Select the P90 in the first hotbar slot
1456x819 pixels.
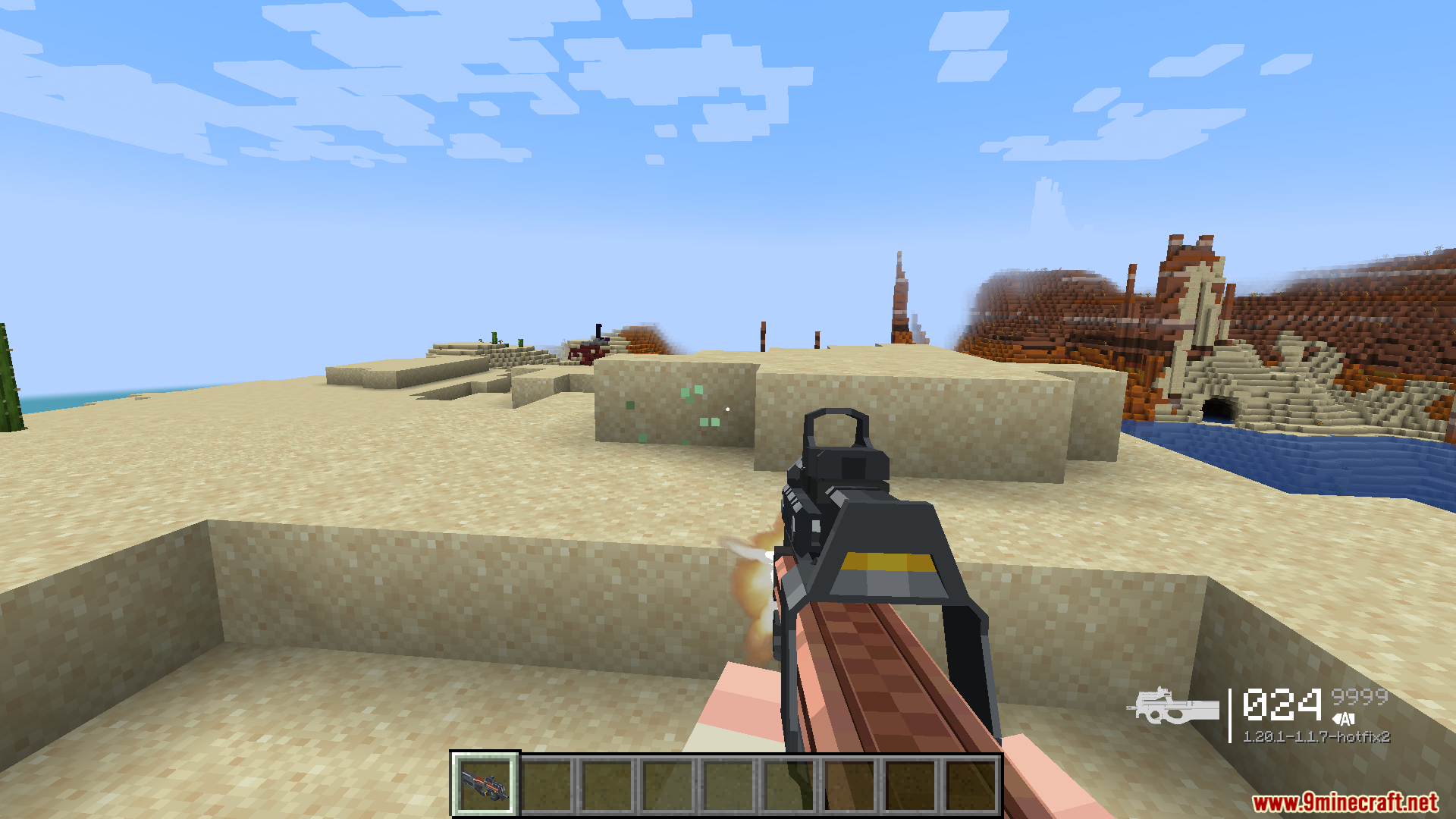pyautogui.click(x=485, y=785)
